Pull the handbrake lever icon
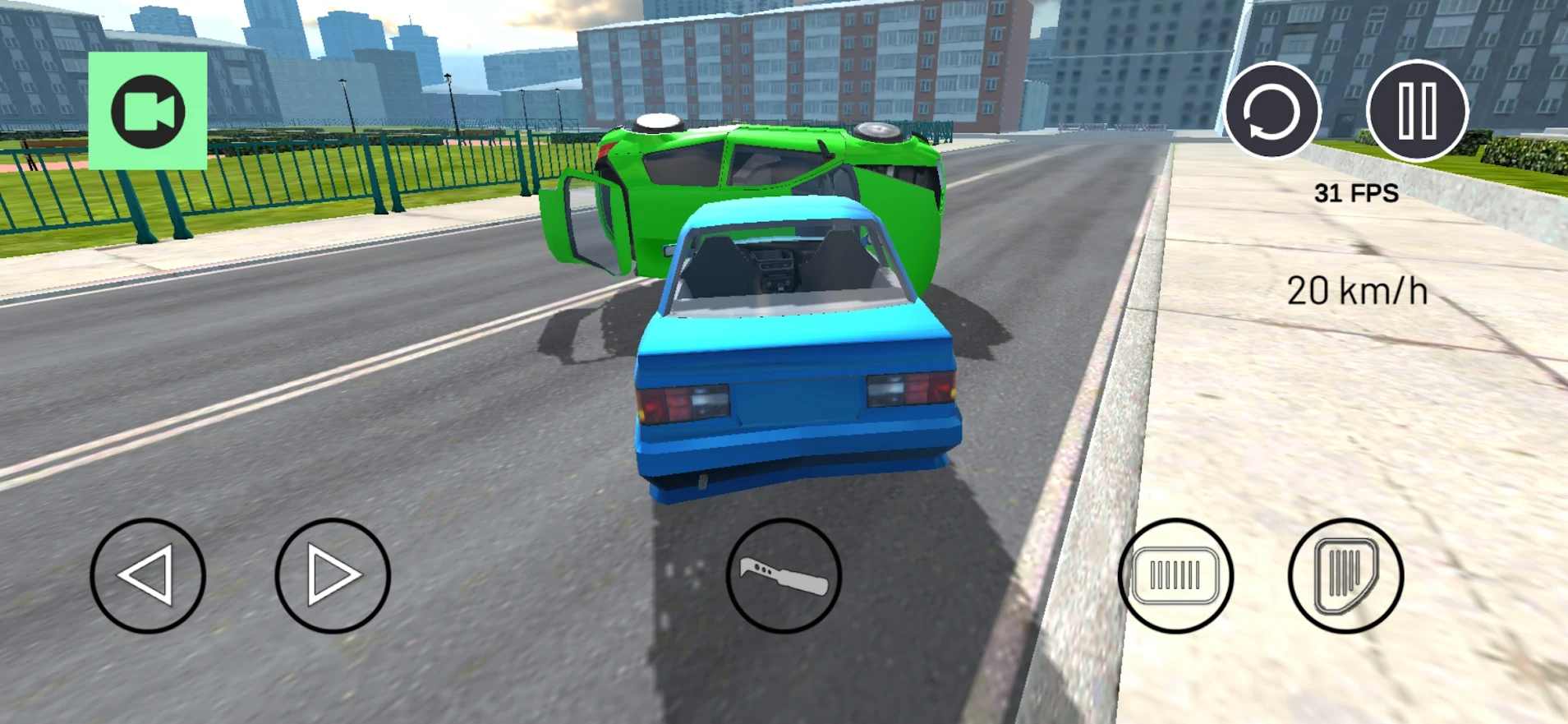Image resolution: width=1568 pixels, height=724 pixels. 783,577
